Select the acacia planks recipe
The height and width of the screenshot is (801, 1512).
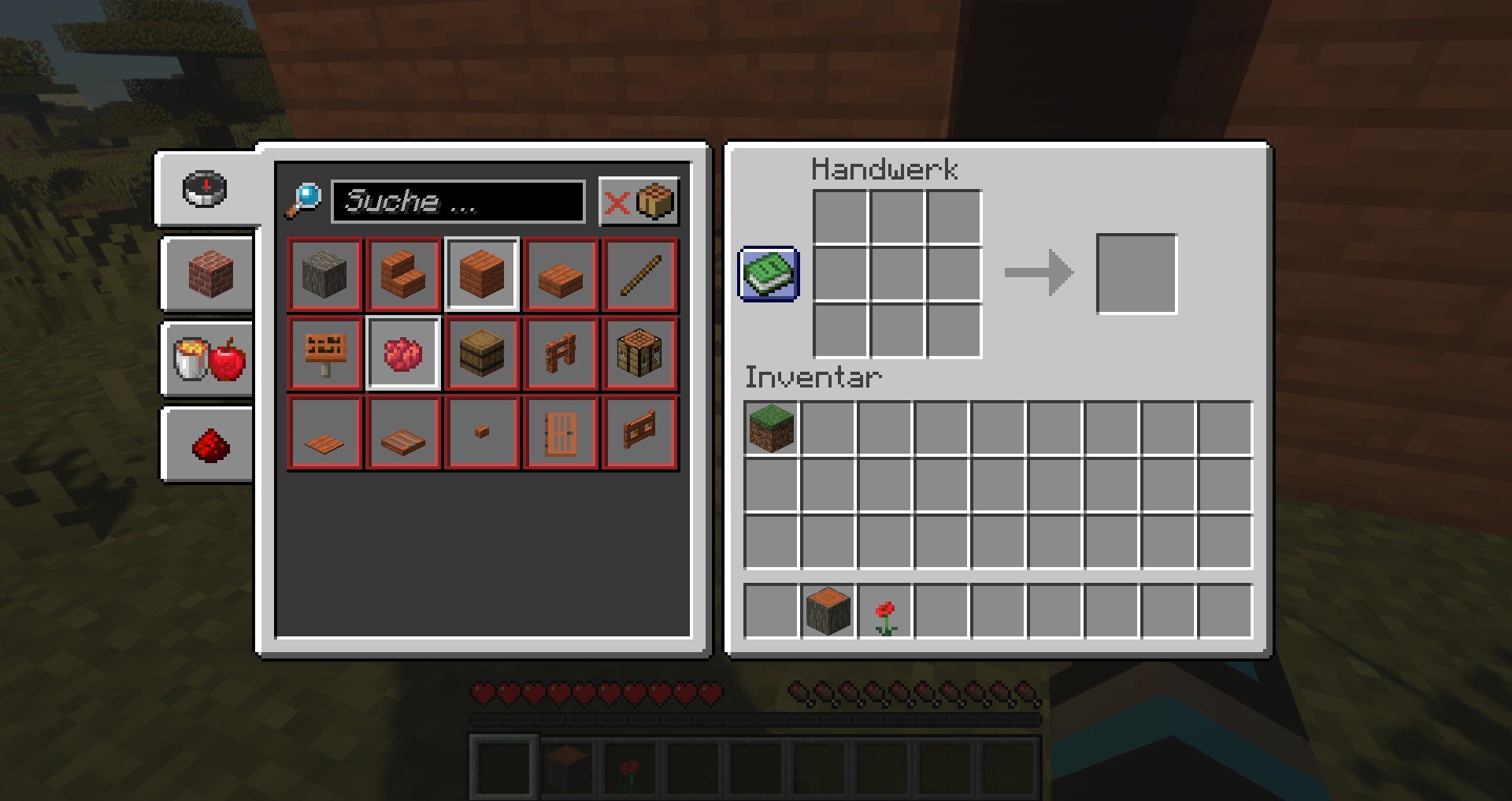coord(482,275)
